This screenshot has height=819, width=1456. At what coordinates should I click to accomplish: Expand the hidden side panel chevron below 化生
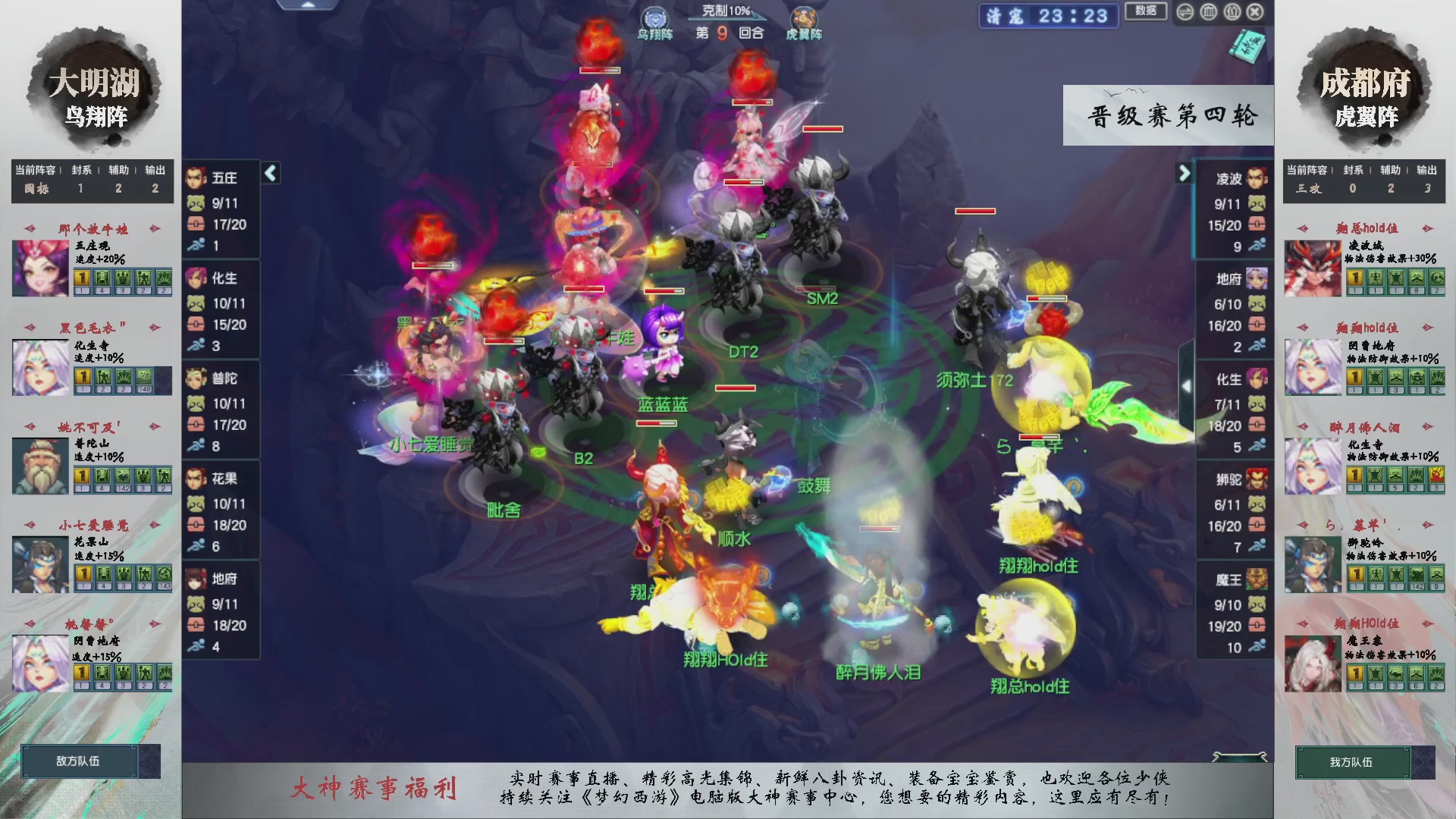[x=1188, y=385]
